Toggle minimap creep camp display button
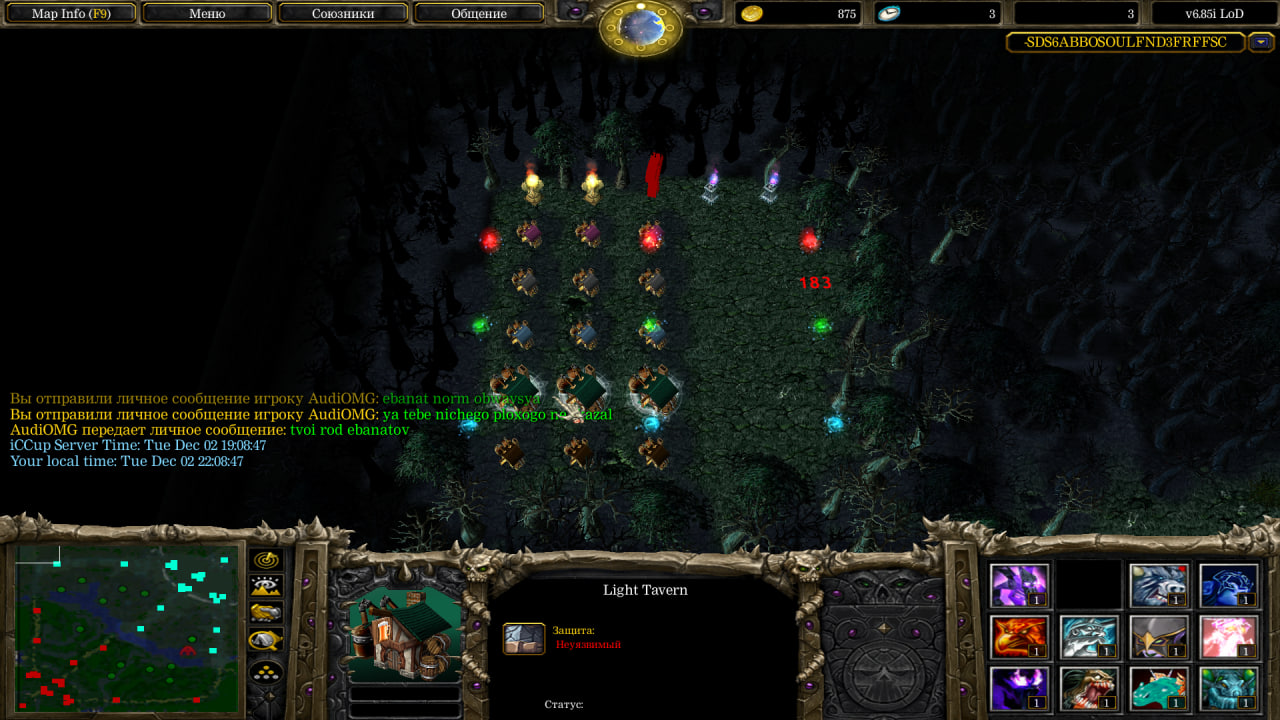Image resolution: width=1280 pixels, height=720 pixels. click(x=265, y=640)
